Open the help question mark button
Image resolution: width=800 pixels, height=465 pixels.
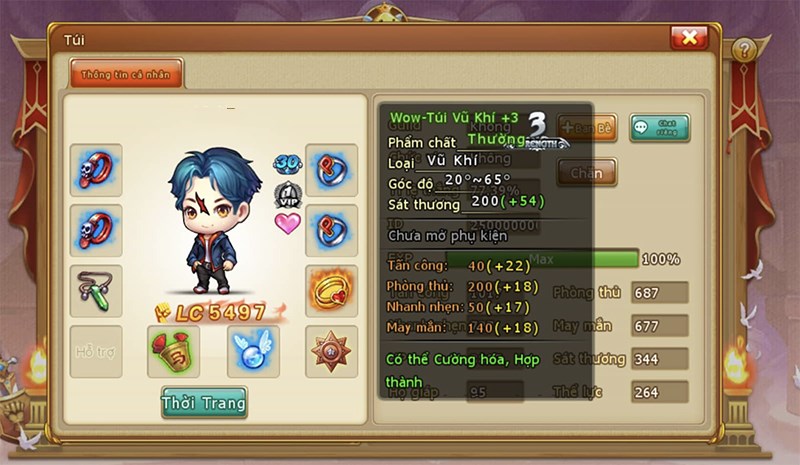743,50
